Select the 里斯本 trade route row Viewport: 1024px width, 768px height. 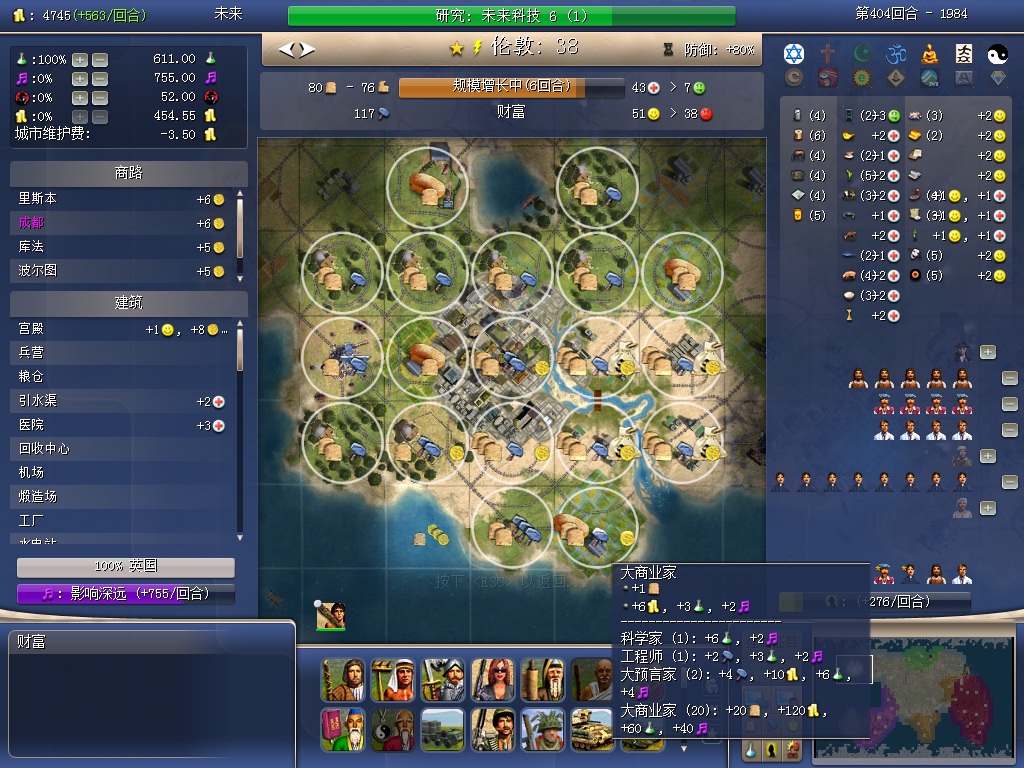(120, 199)
